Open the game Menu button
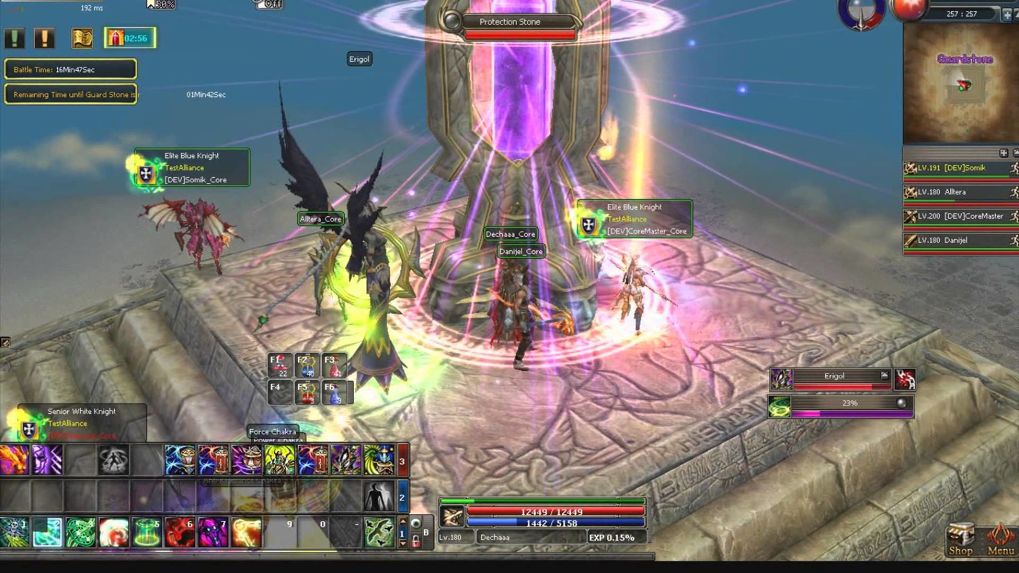This screenshot has height=573, width=1019. [1000, 536]
